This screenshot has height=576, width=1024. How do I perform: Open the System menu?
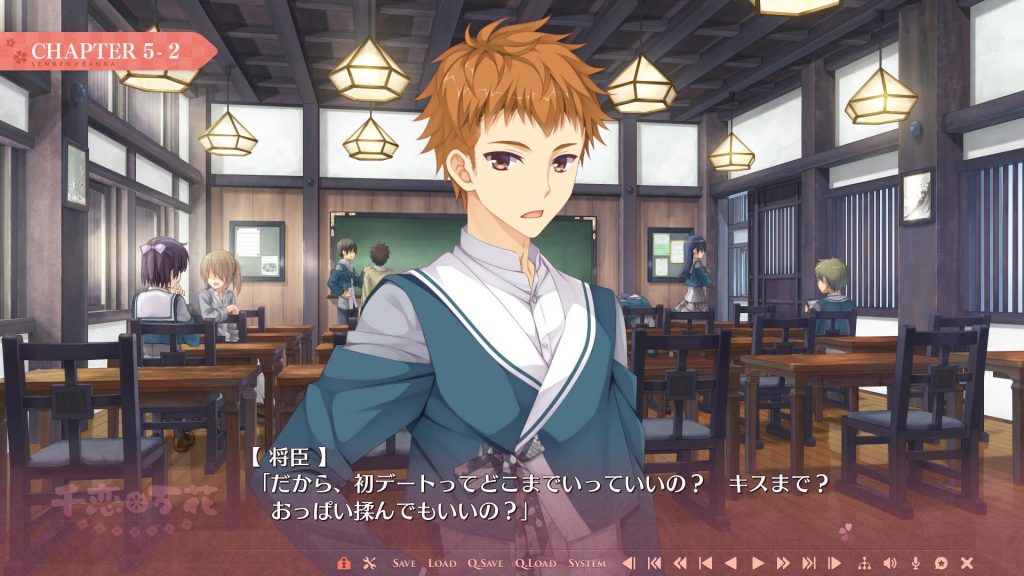[x=587, y=563]
